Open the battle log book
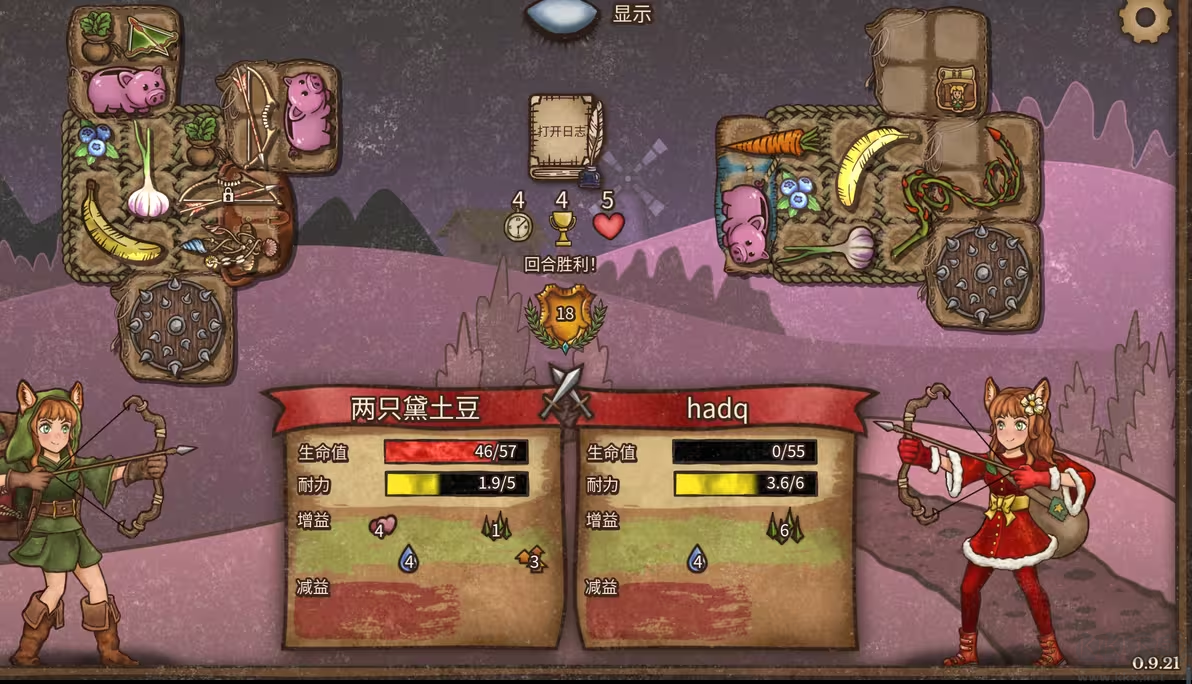This screenshot has height=684, width=1192. (x=564, y=137)
